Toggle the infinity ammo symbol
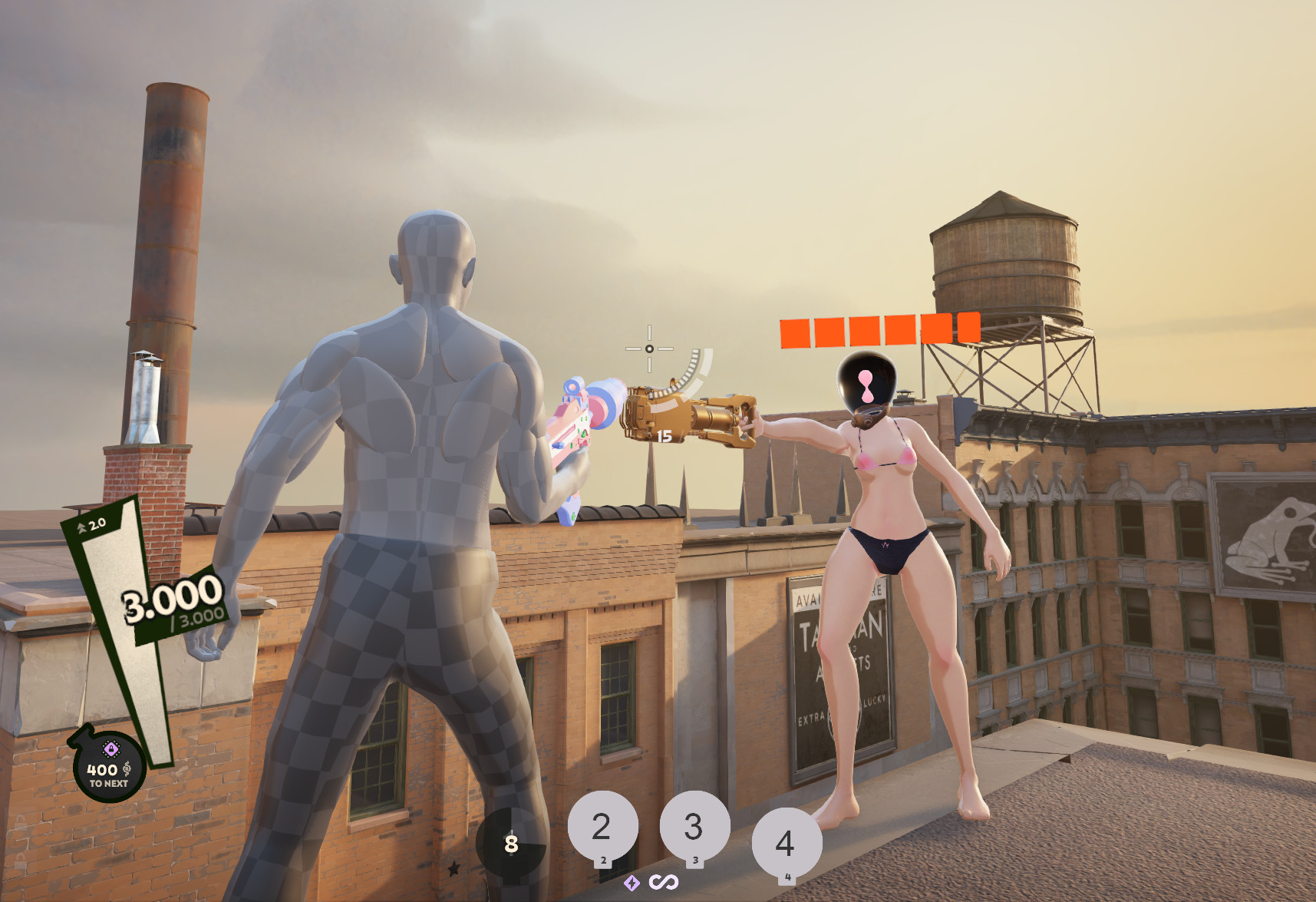Screen dimensions: 1316x902 coord(665,882)
